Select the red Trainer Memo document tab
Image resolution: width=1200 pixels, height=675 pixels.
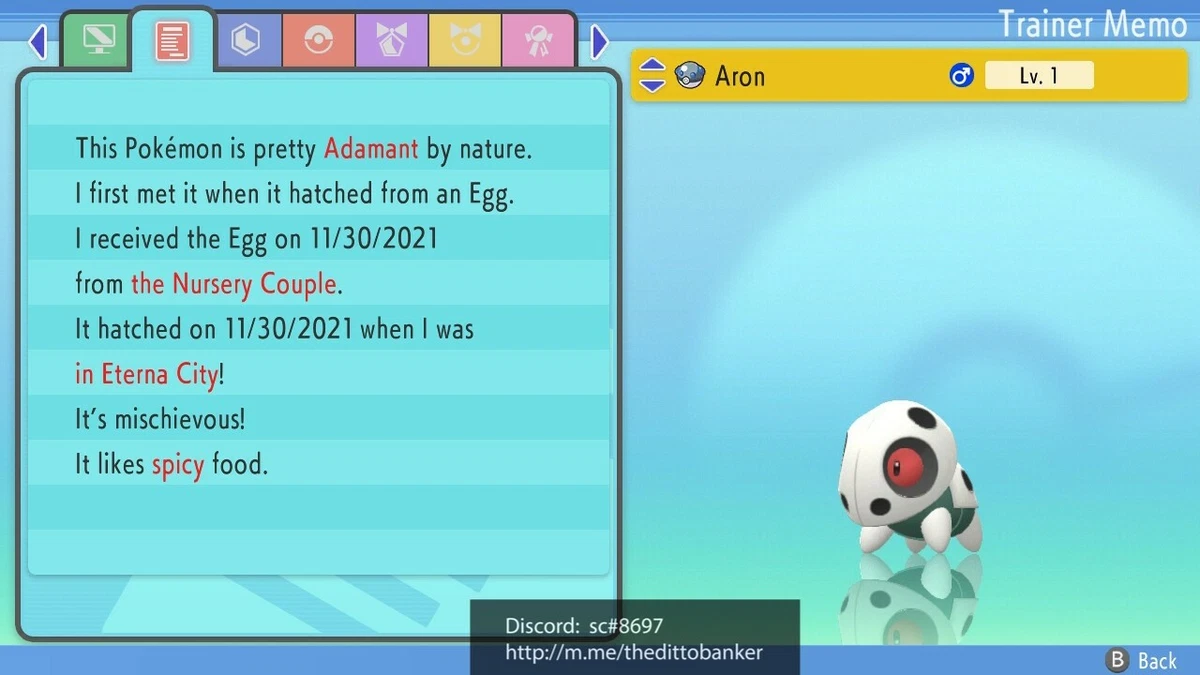(172, 41)
